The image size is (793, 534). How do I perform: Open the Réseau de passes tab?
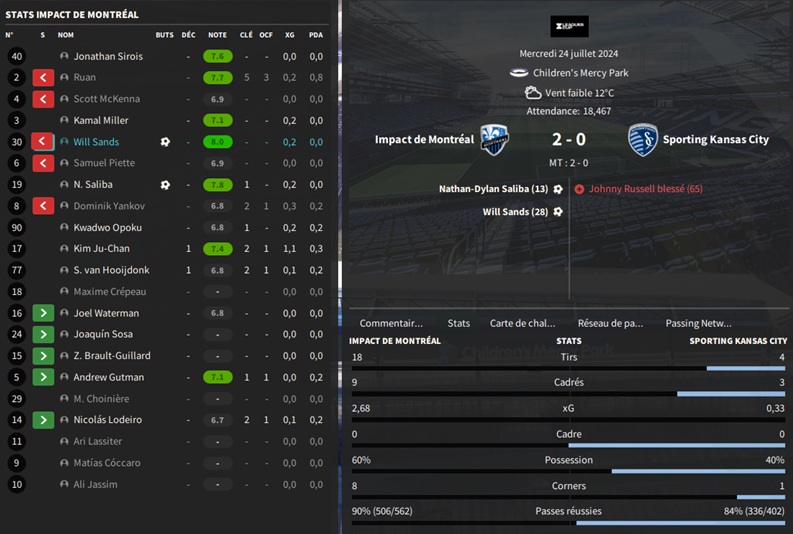612,323
